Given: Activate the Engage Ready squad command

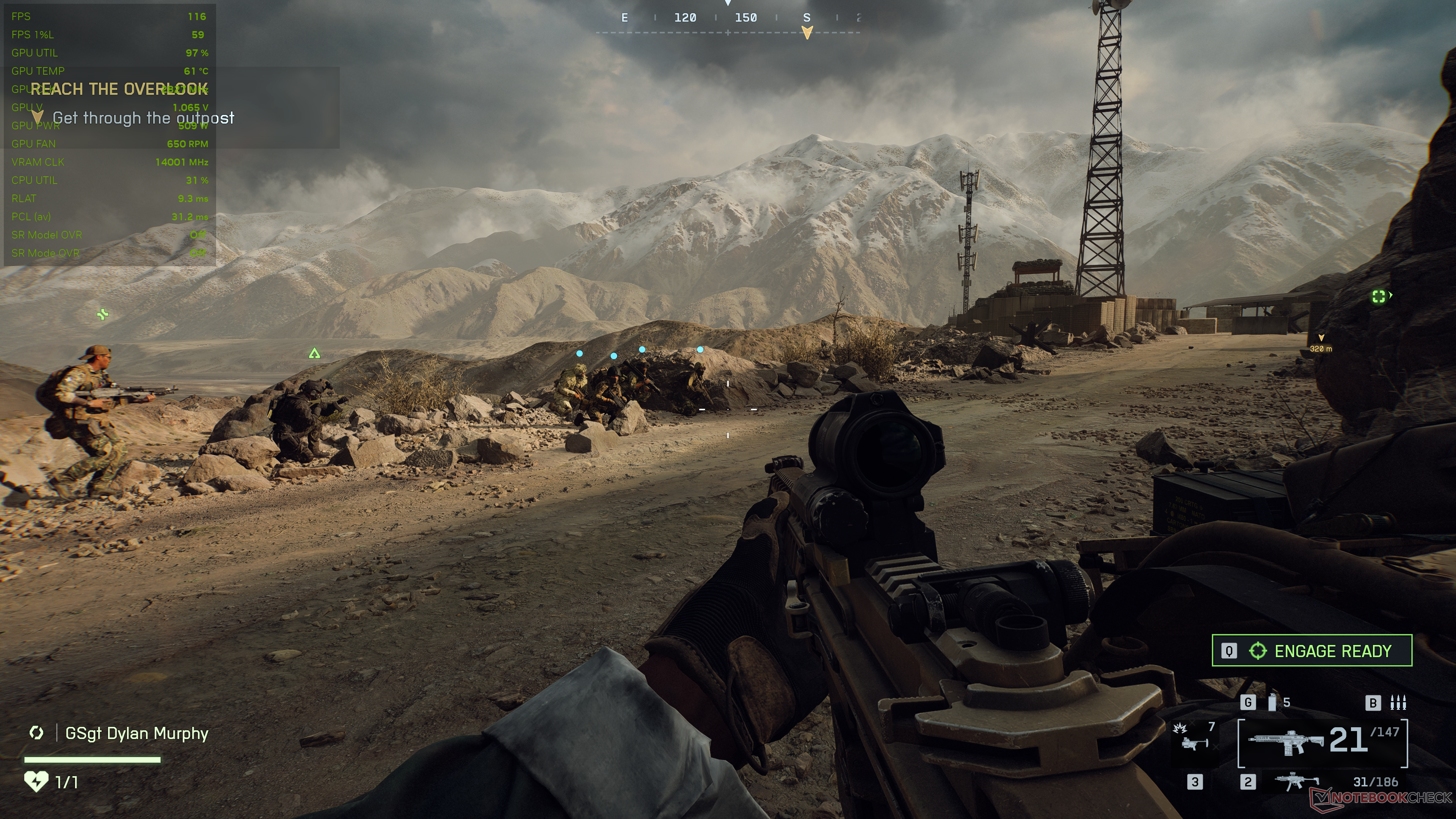Looking at the screenshot, I should (1311, 651).
